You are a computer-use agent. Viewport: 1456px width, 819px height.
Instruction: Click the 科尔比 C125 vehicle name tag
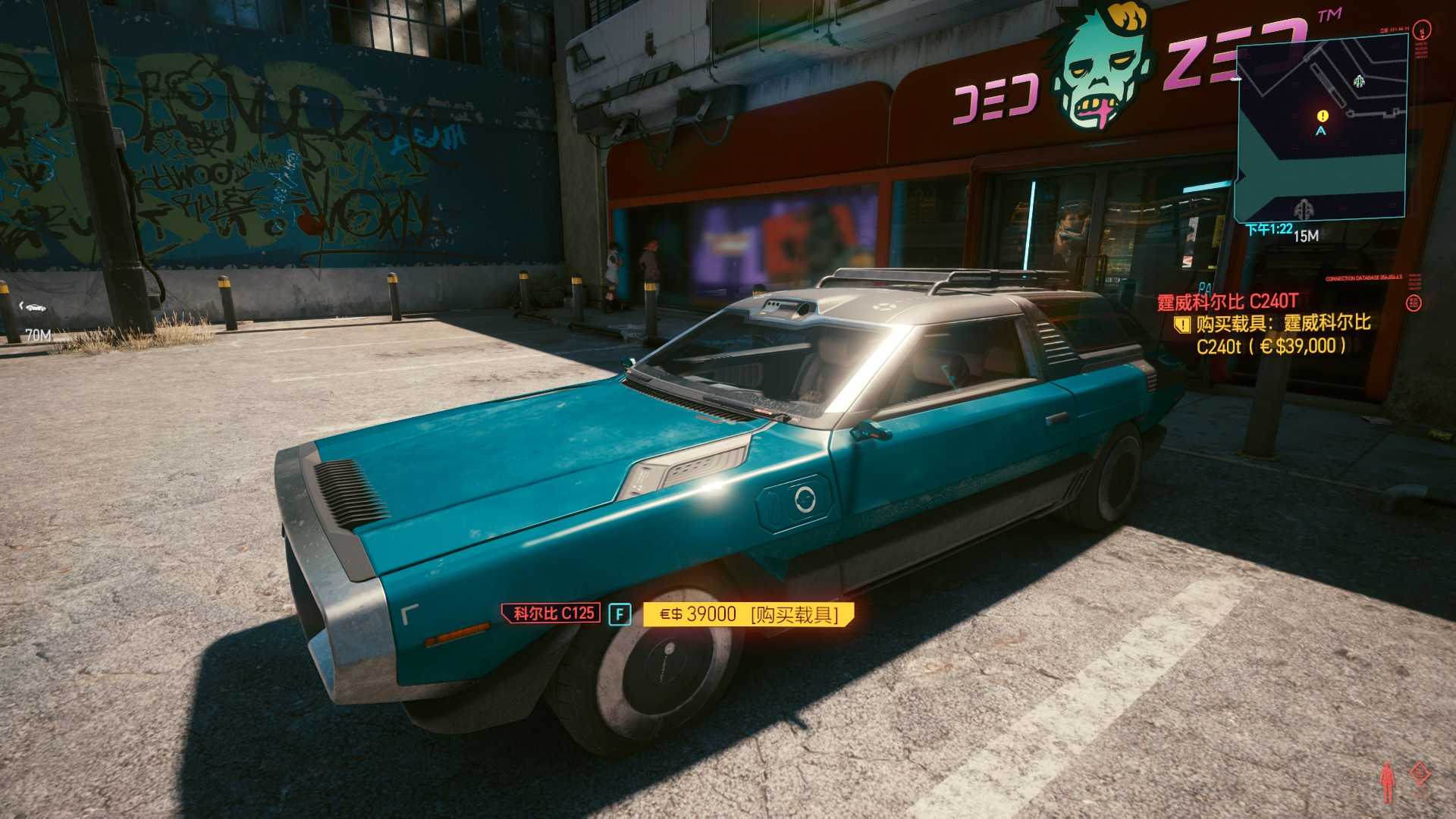pyautogui.click(x=552, y=613)
